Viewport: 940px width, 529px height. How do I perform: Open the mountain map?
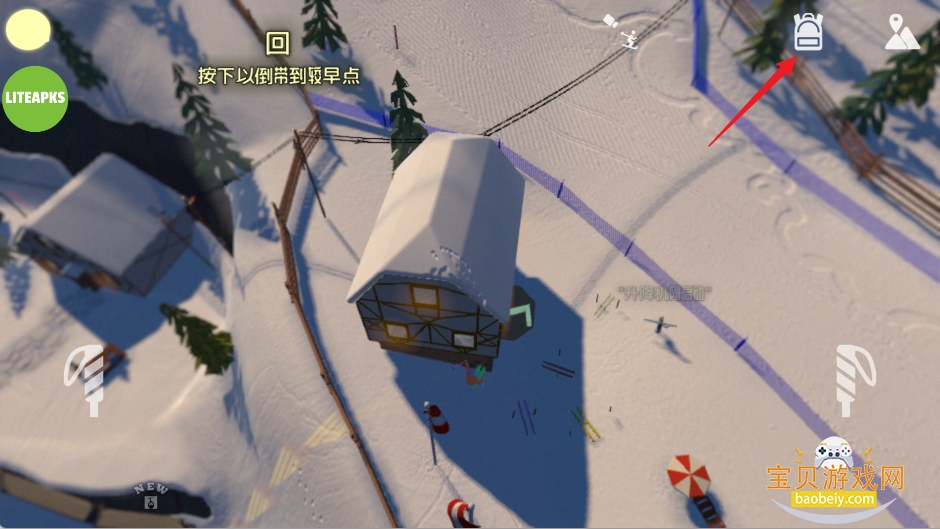click(x=901, y=33)
